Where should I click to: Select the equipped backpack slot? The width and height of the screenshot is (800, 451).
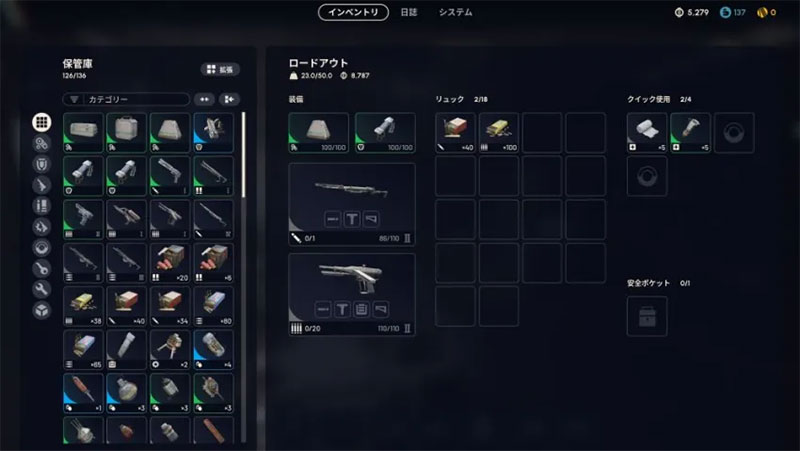pyautogui.click(x=319, y=133)
